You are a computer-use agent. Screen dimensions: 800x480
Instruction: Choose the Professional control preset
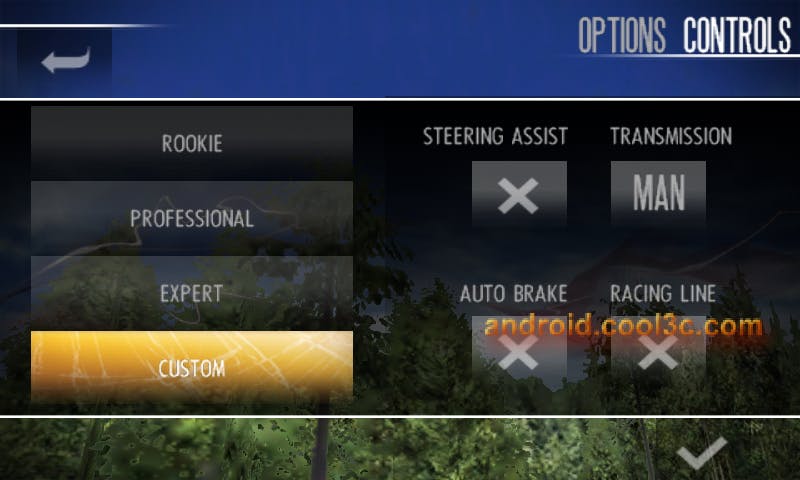[192, 218]
